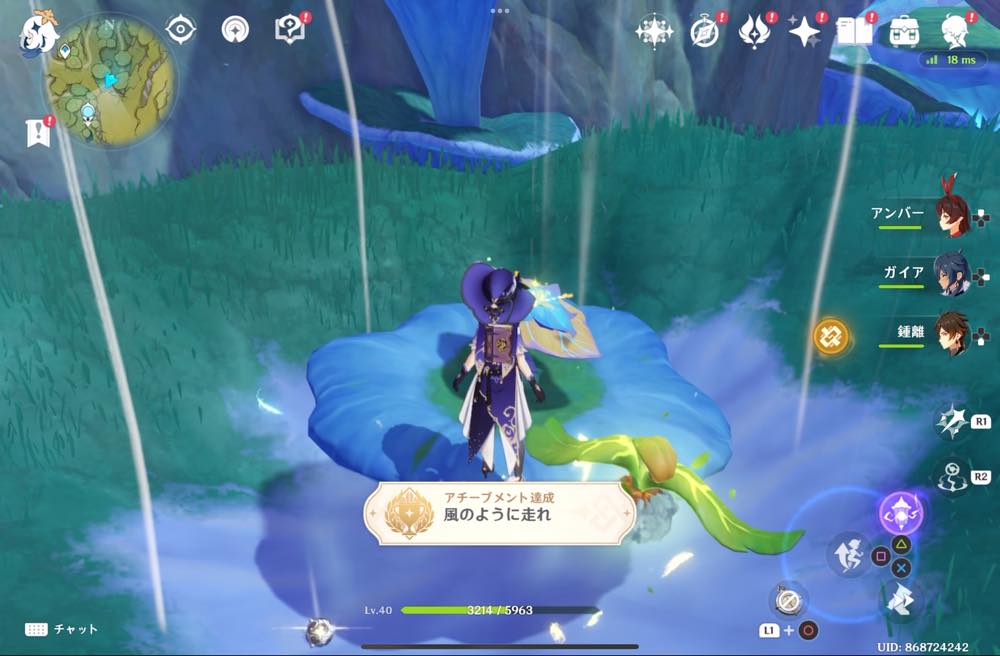Viewport: 1000px width, 656px height.
Task: Activate the purple elemental burst
Action: pyautogui.click(x=900, y=513)
